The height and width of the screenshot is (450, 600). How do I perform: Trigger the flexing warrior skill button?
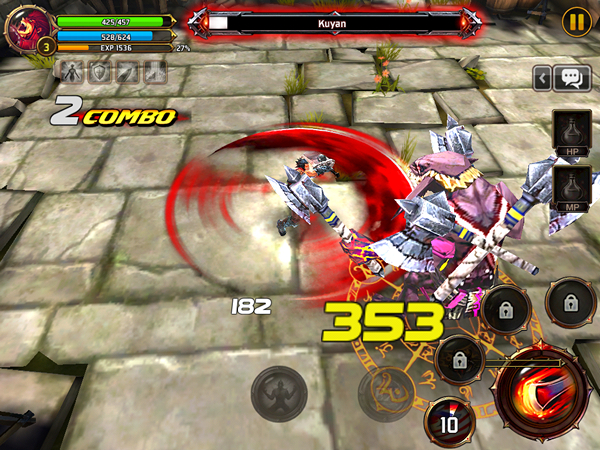coord(277,390)
